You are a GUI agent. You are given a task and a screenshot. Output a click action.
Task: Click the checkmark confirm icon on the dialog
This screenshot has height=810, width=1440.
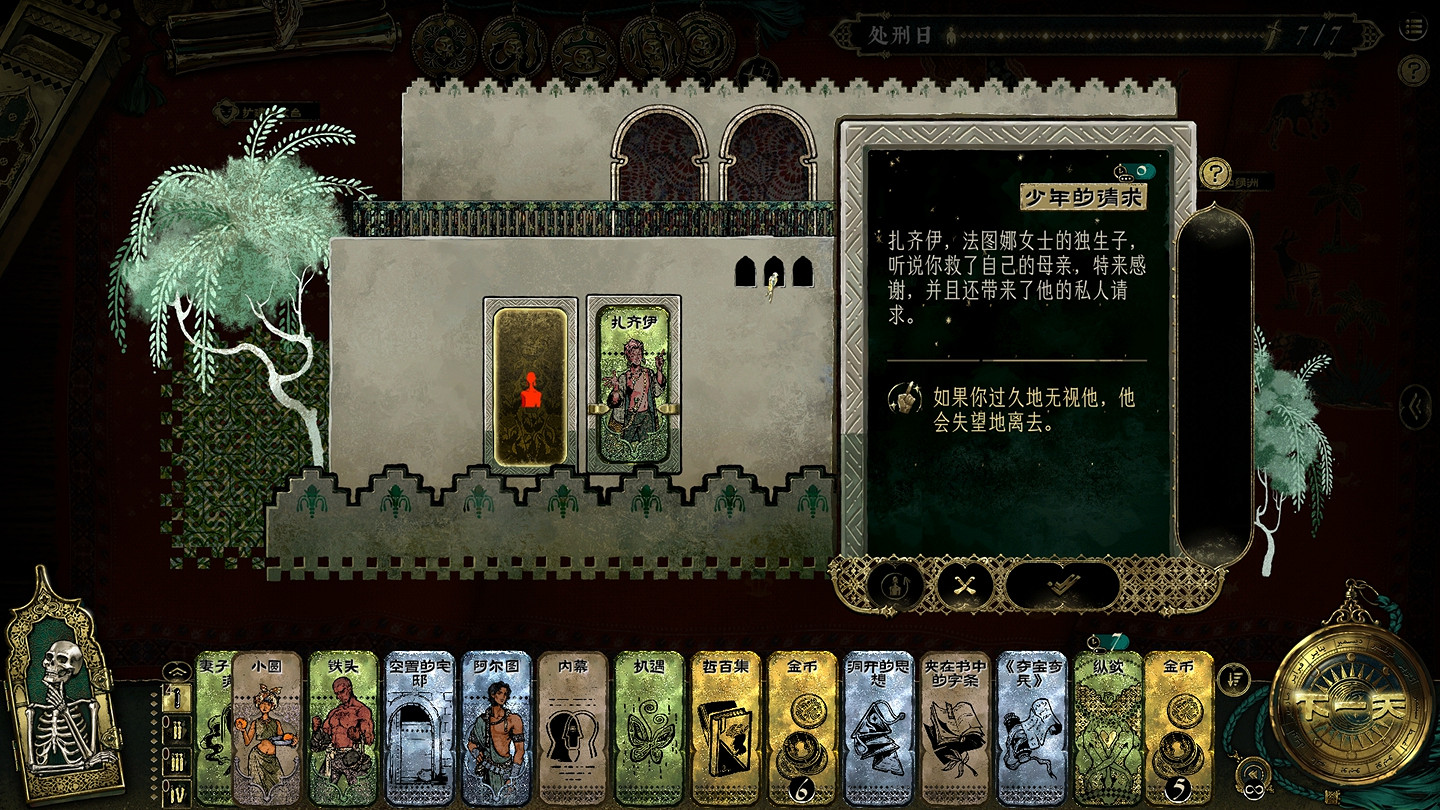pyautogui.click(x=1062, y=585)
